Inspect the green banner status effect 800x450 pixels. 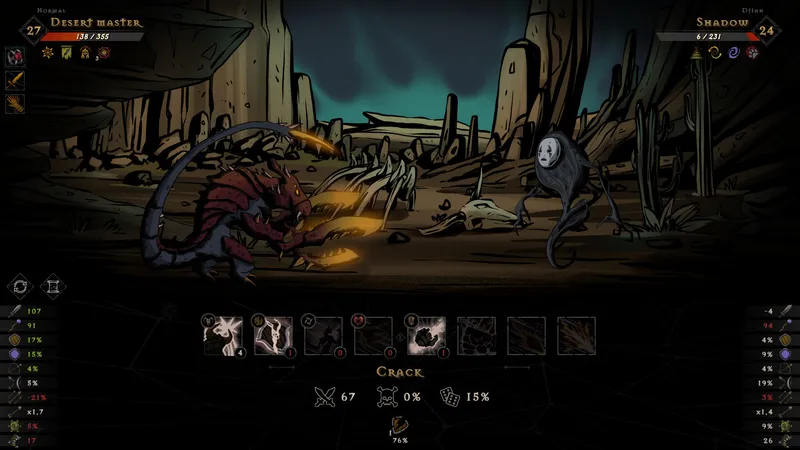coord(67,52)
